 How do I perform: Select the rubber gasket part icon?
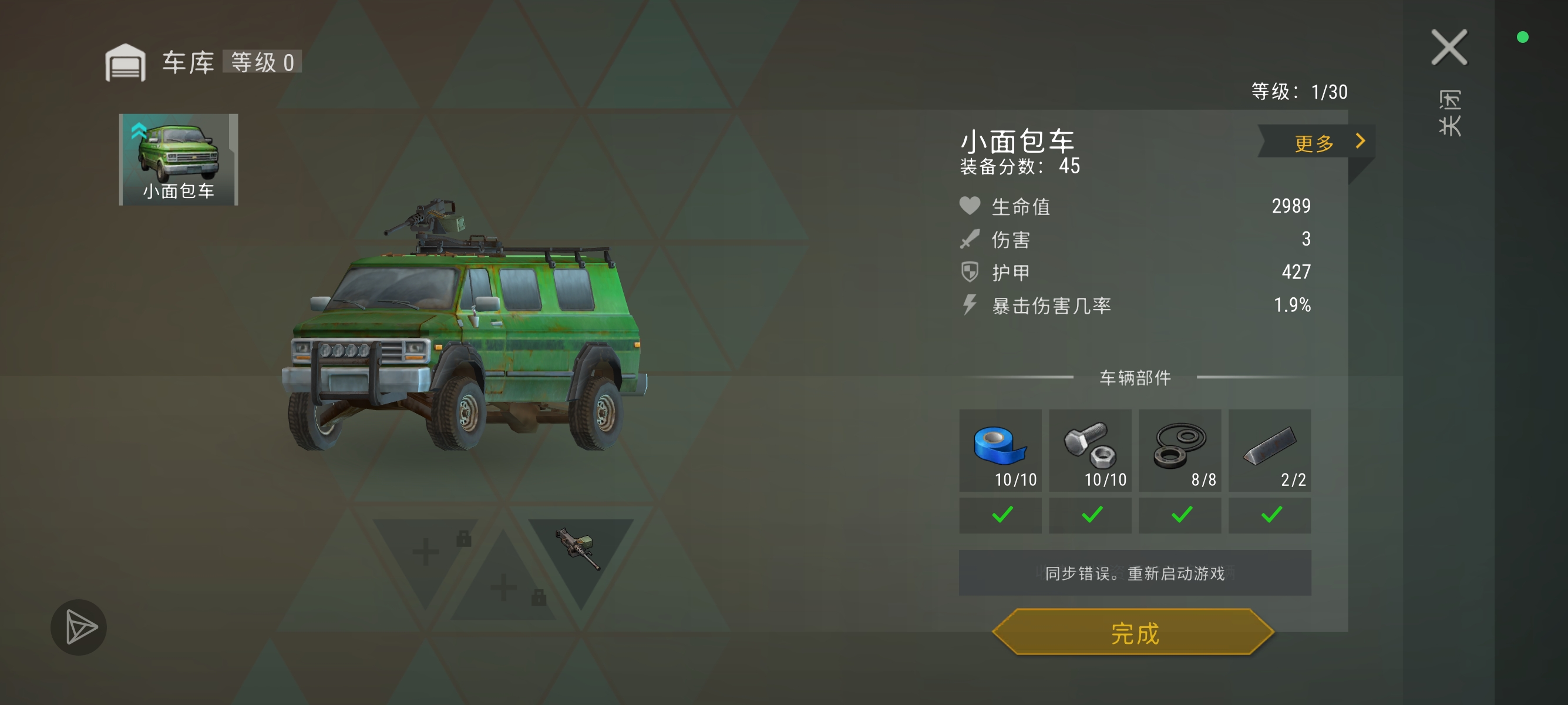click(1180, 446)
